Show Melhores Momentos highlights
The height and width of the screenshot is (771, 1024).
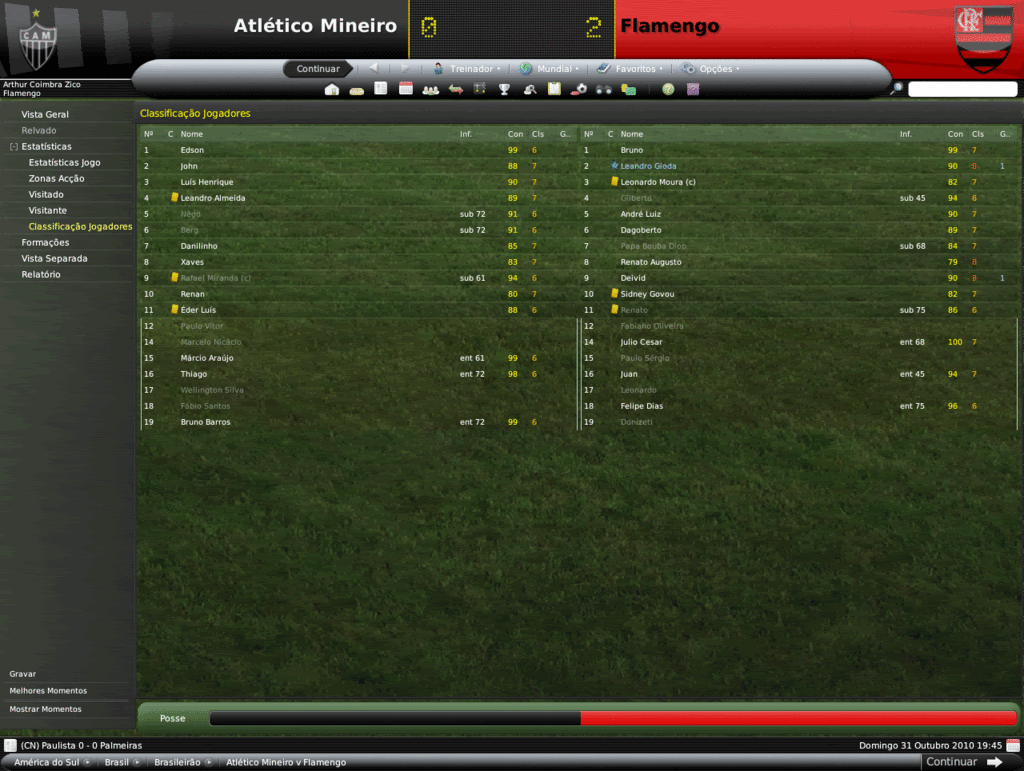pyautogui.click(x=48, y=691)
